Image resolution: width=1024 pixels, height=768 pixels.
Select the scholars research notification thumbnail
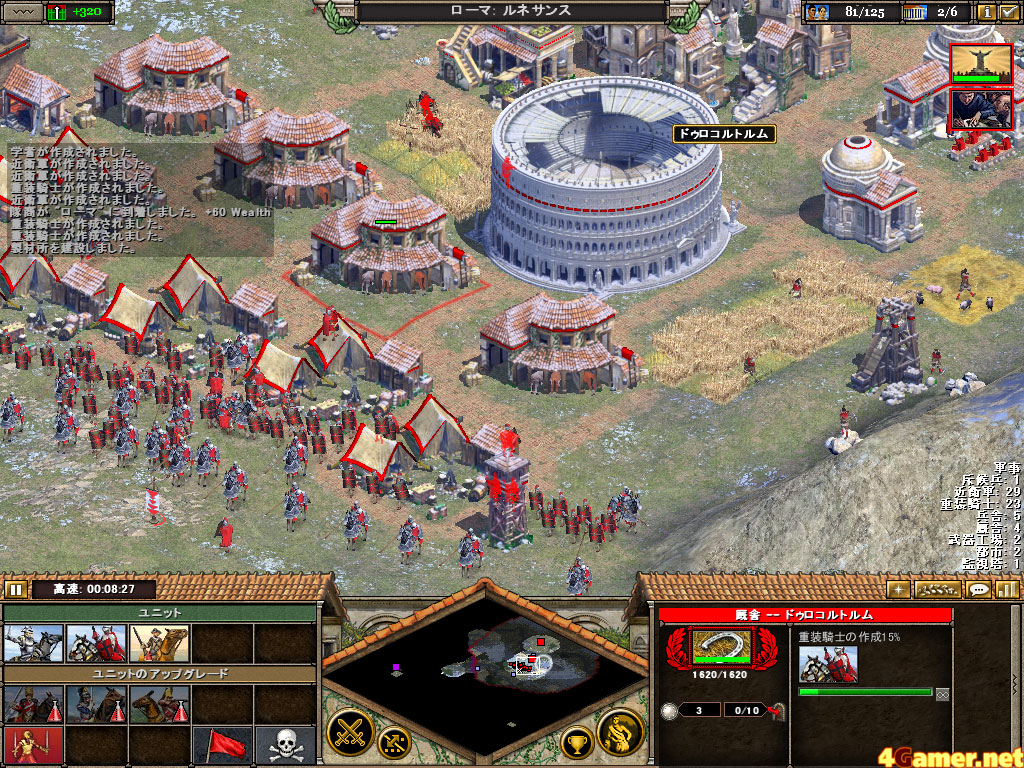[x=980, y=109]
